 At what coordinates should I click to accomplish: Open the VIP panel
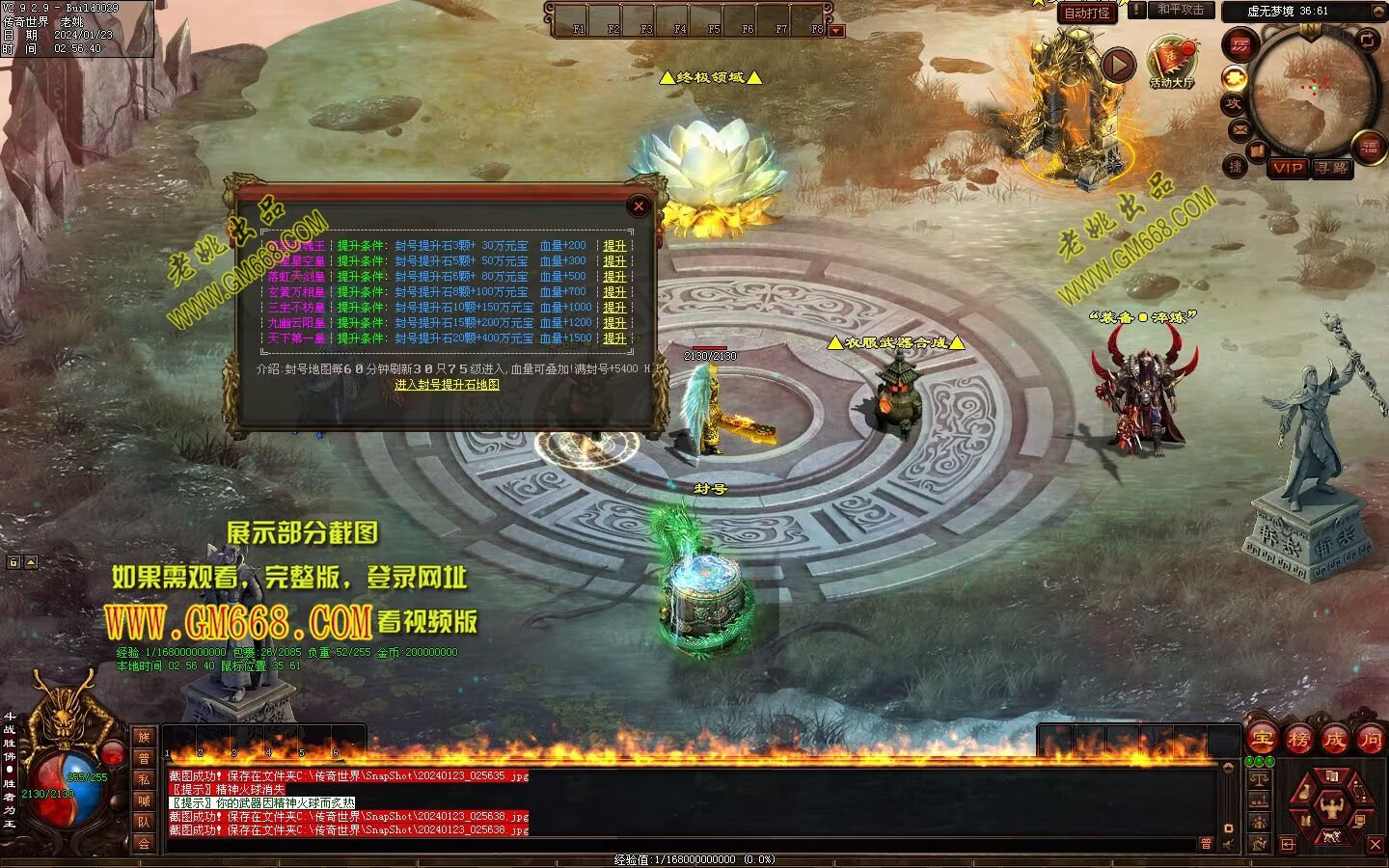(x=1287, y=168)
